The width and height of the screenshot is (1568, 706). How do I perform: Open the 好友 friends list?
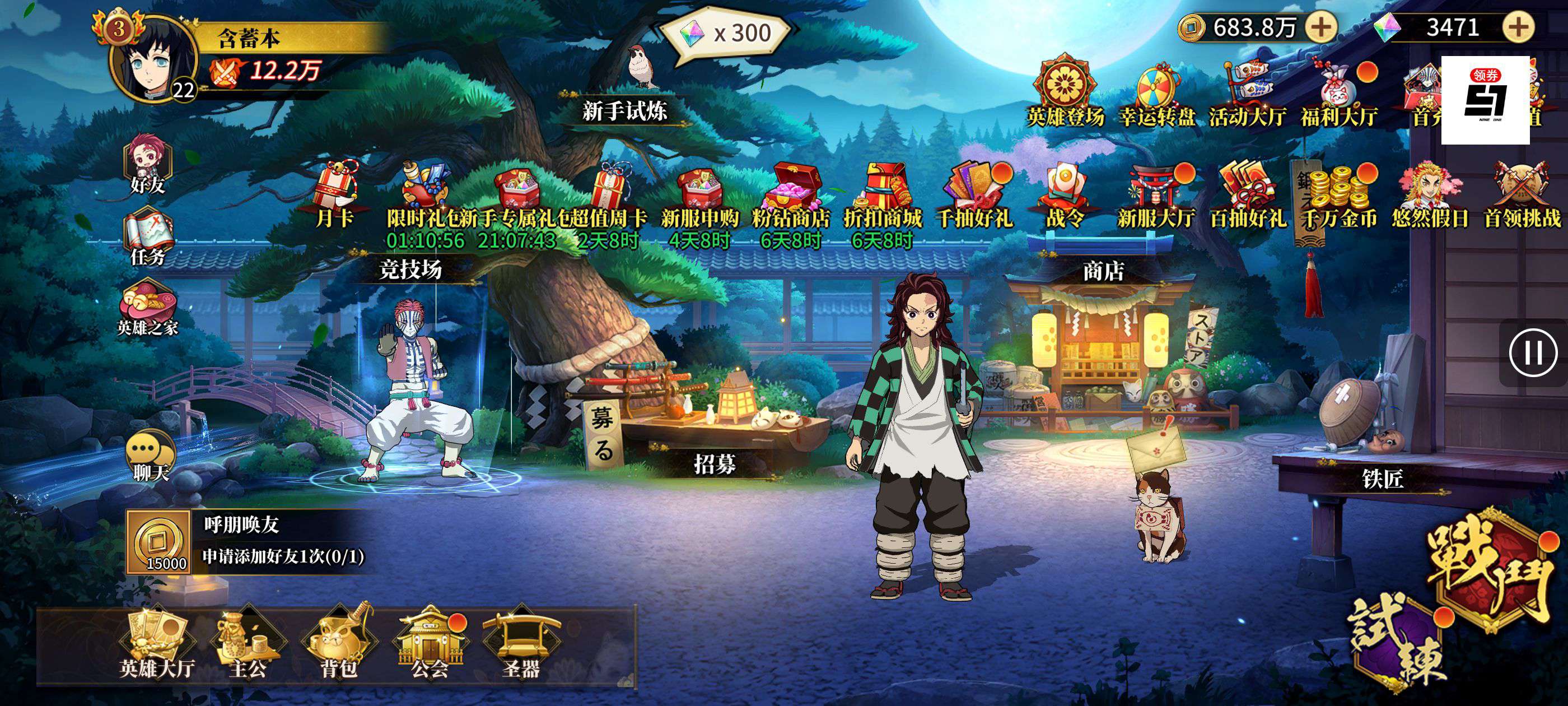tap(148, 165)
